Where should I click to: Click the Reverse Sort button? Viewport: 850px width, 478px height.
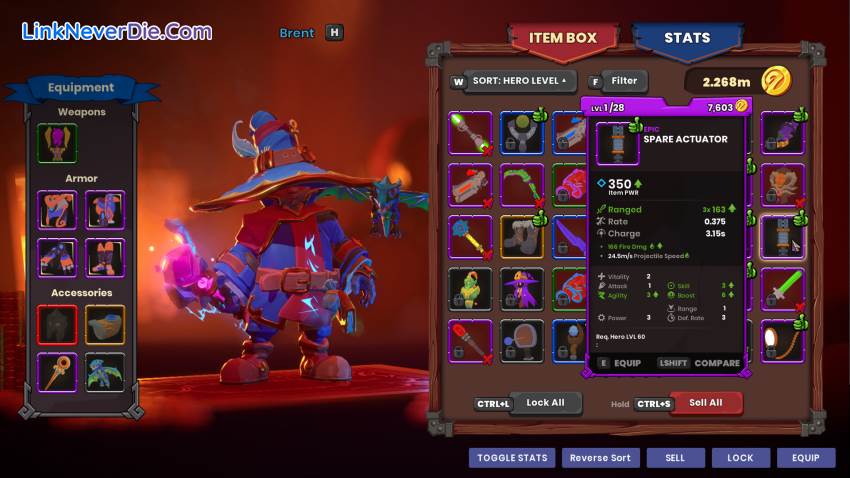[x=600, y=458]
